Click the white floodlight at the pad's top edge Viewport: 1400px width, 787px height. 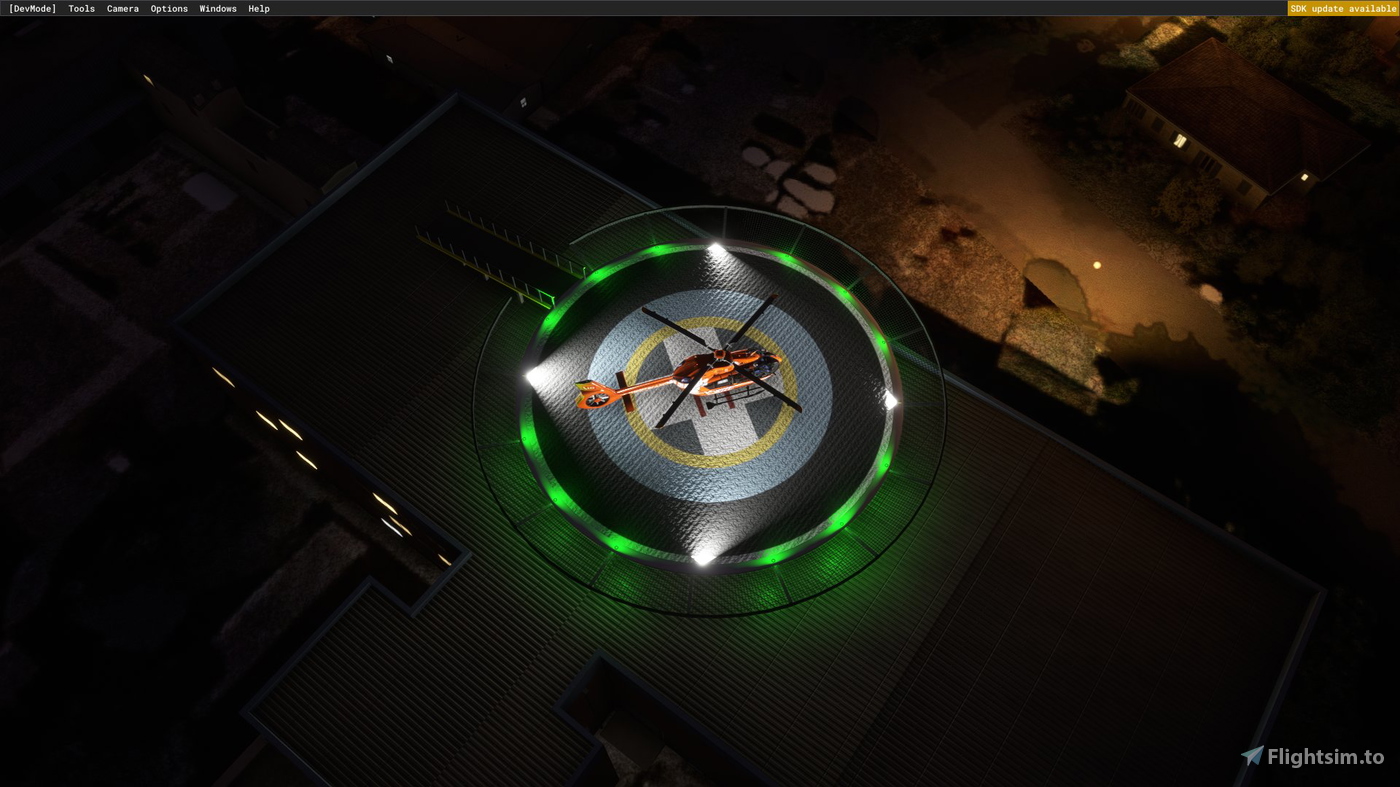pos(714,243)
